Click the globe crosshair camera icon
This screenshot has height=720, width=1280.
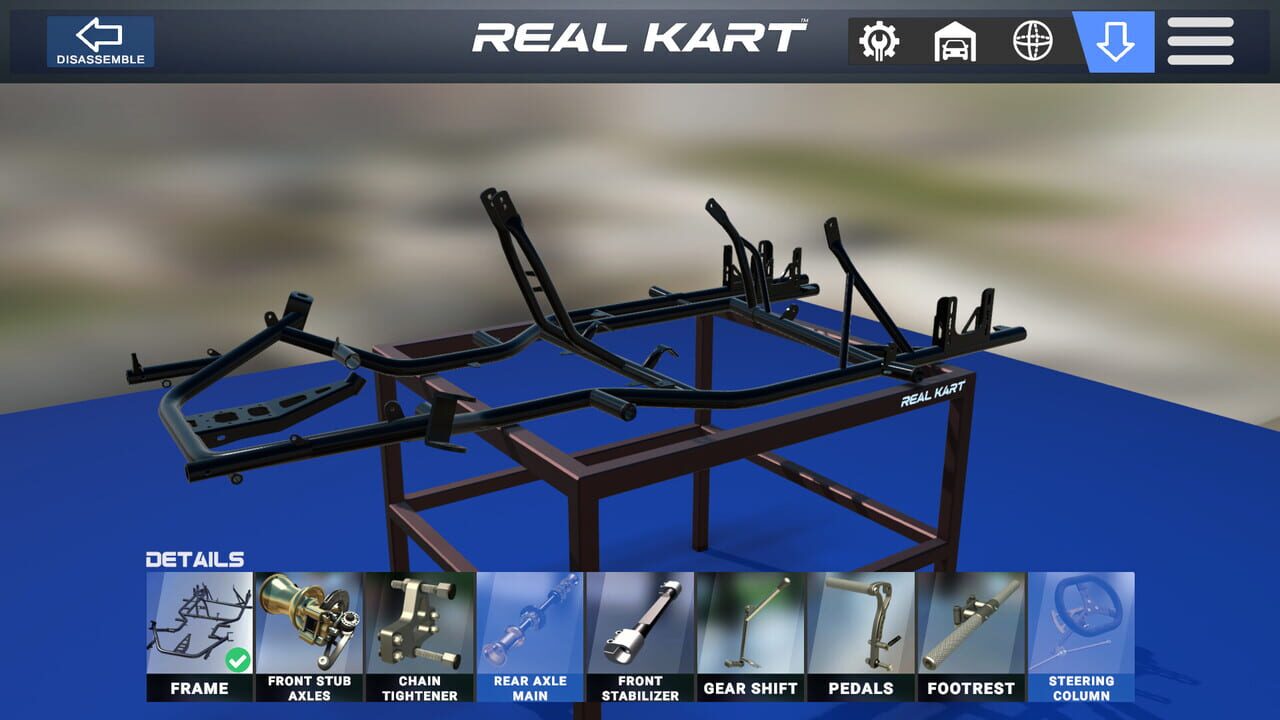point(1032,41)
